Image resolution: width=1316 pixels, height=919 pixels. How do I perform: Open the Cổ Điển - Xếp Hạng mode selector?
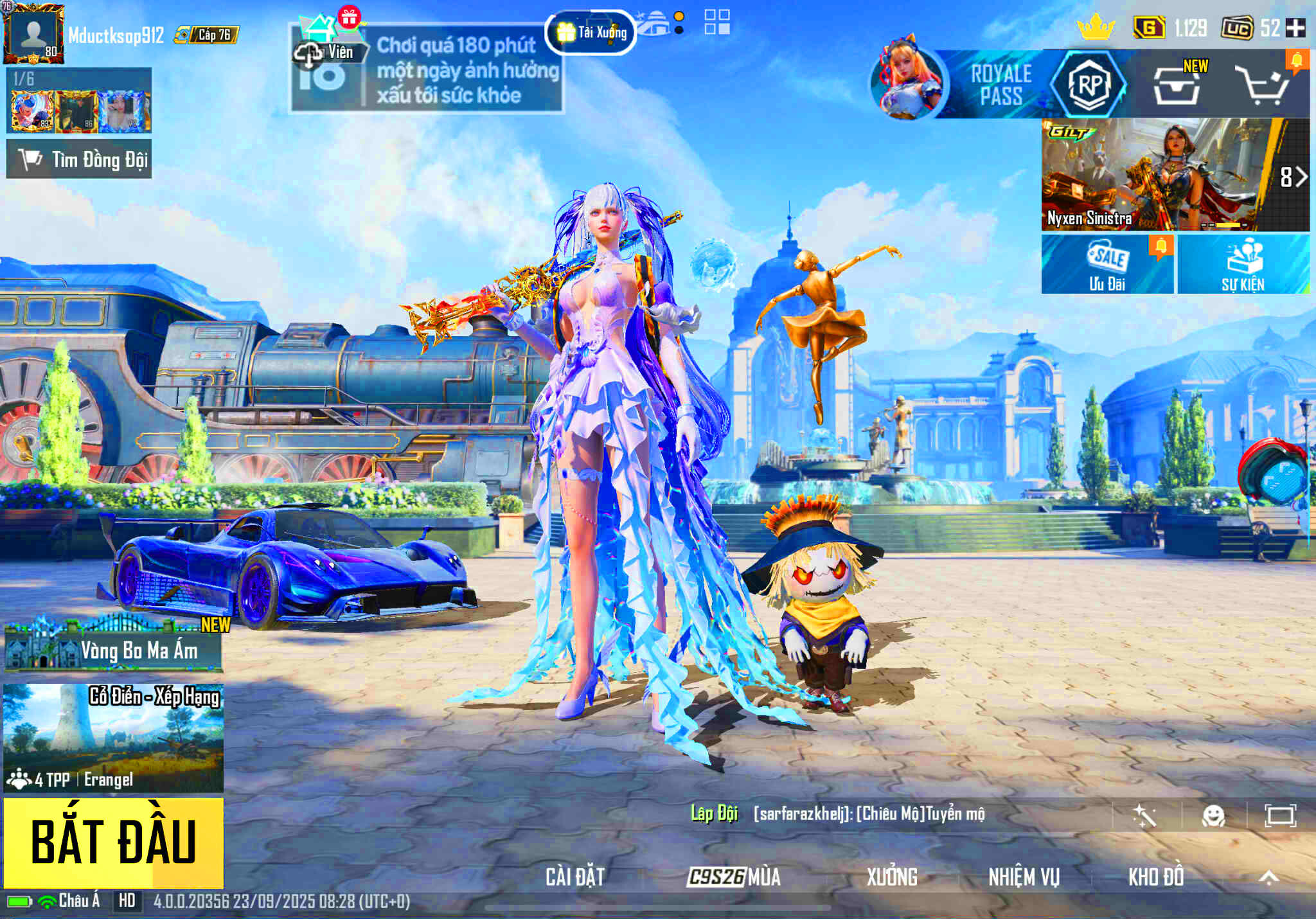114,737
